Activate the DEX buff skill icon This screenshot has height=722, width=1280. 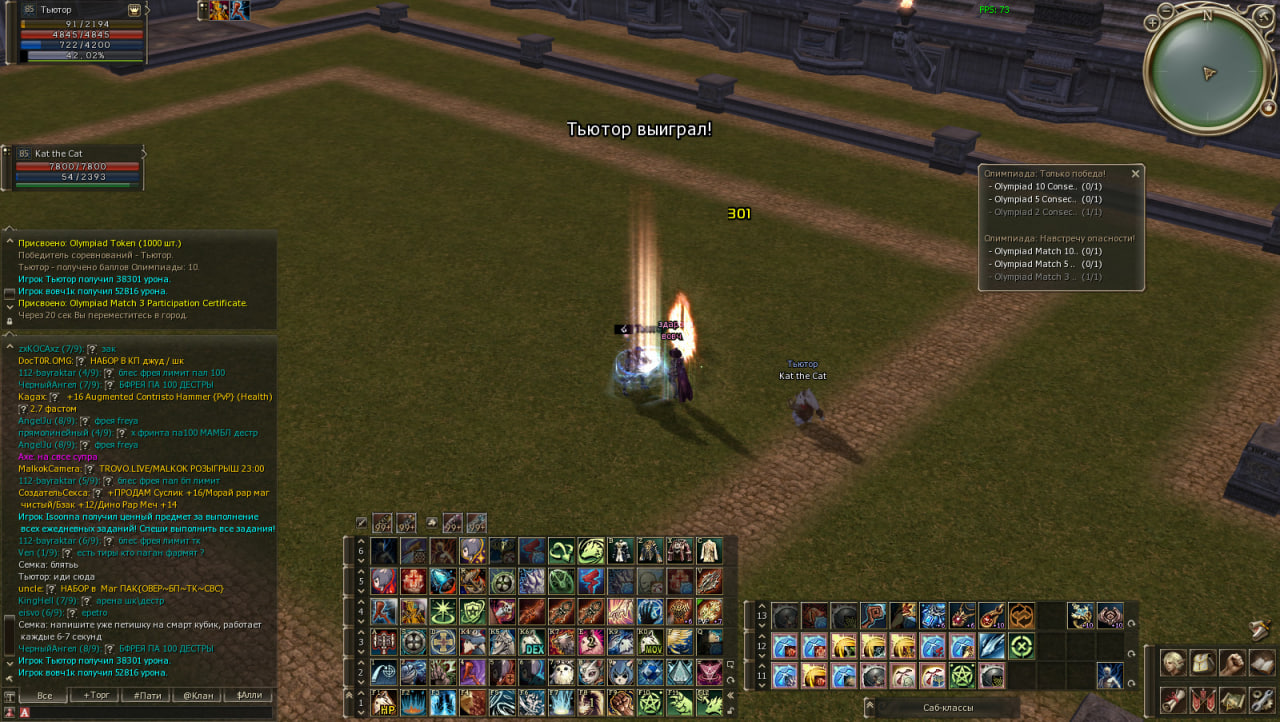coord(533,642)
